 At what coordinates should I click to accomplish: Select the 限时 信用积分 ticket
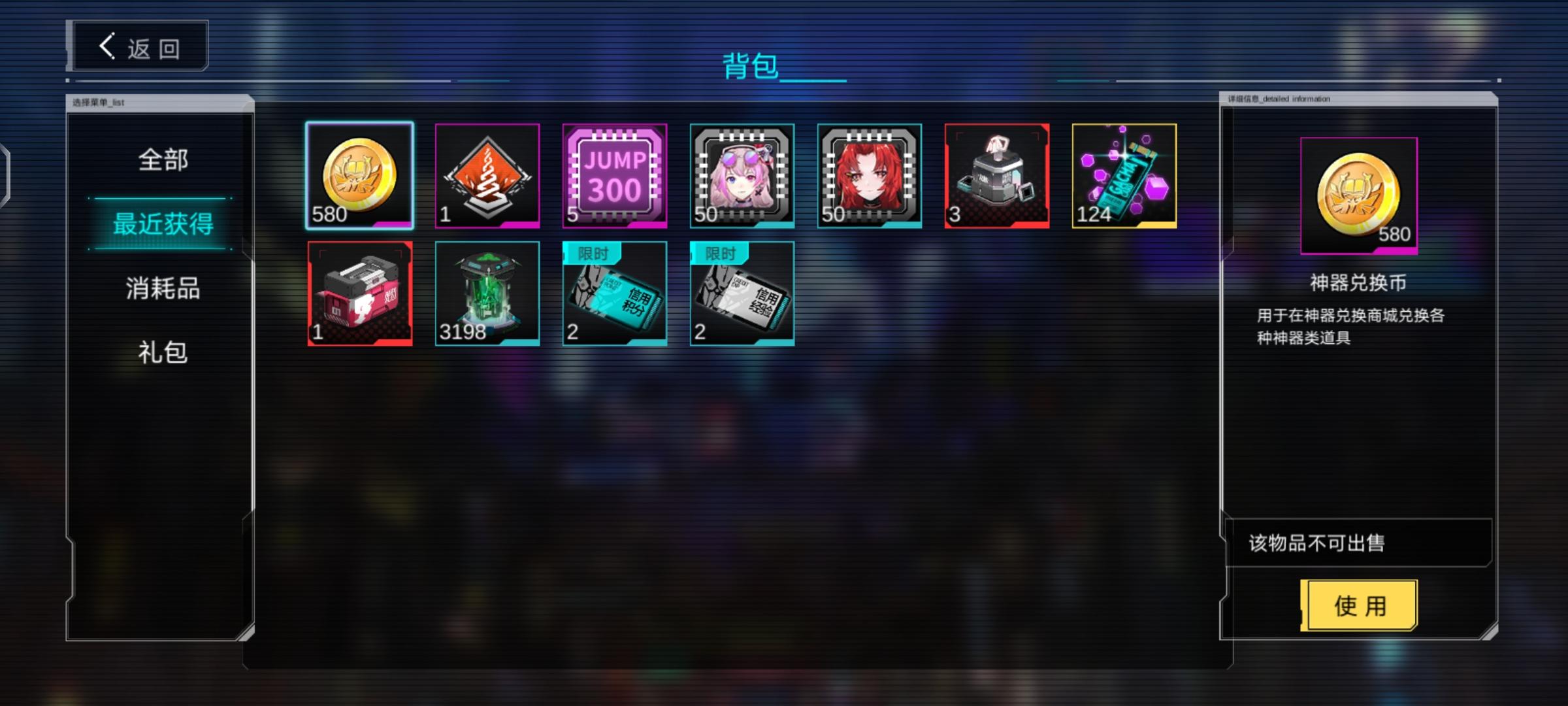point(614,293)
